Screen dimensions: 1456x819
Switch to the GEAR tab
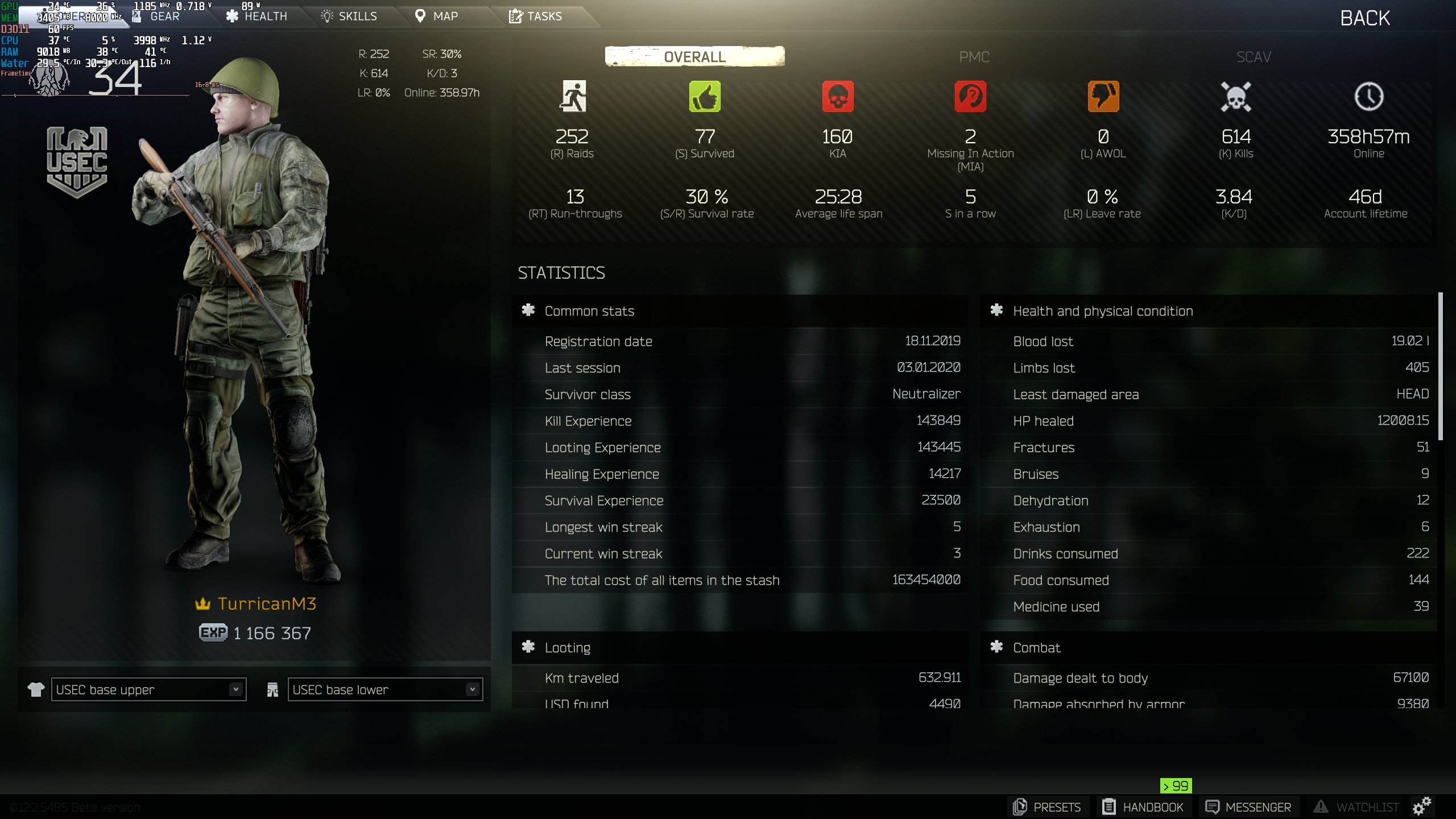coord(164,16)
